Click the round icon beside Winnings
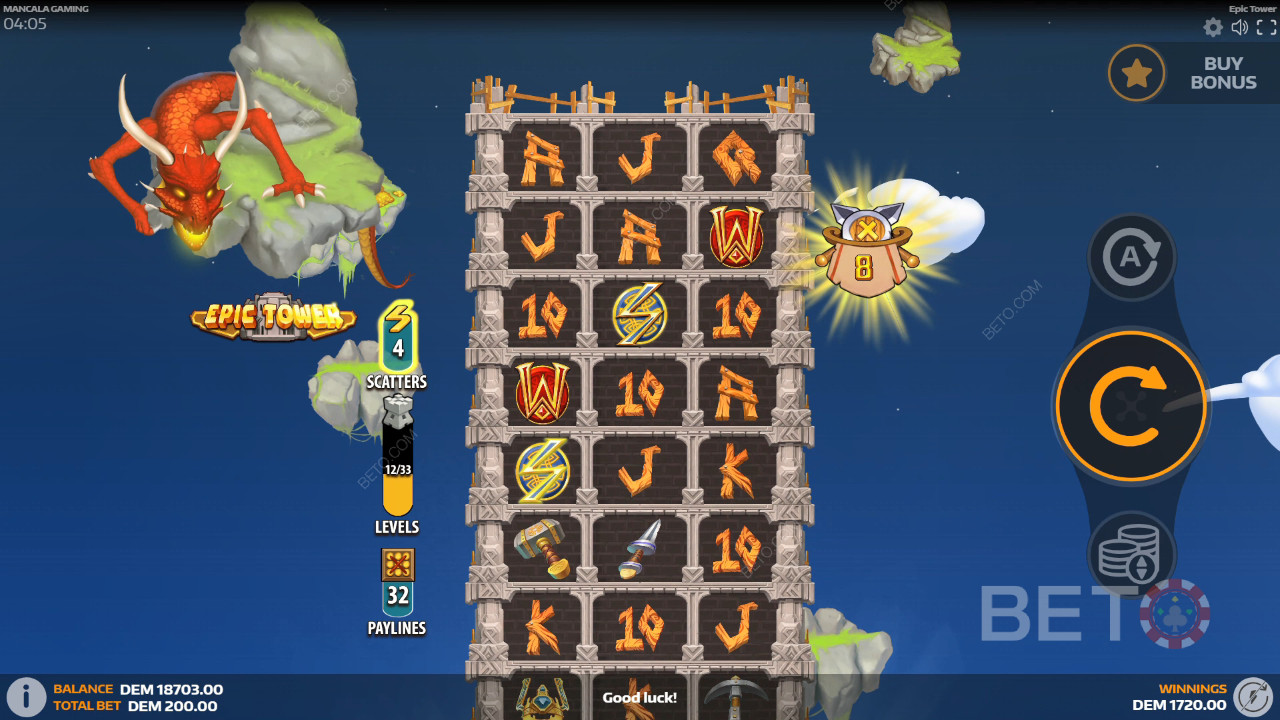The image size is (1280, 720). point(1252,697)
